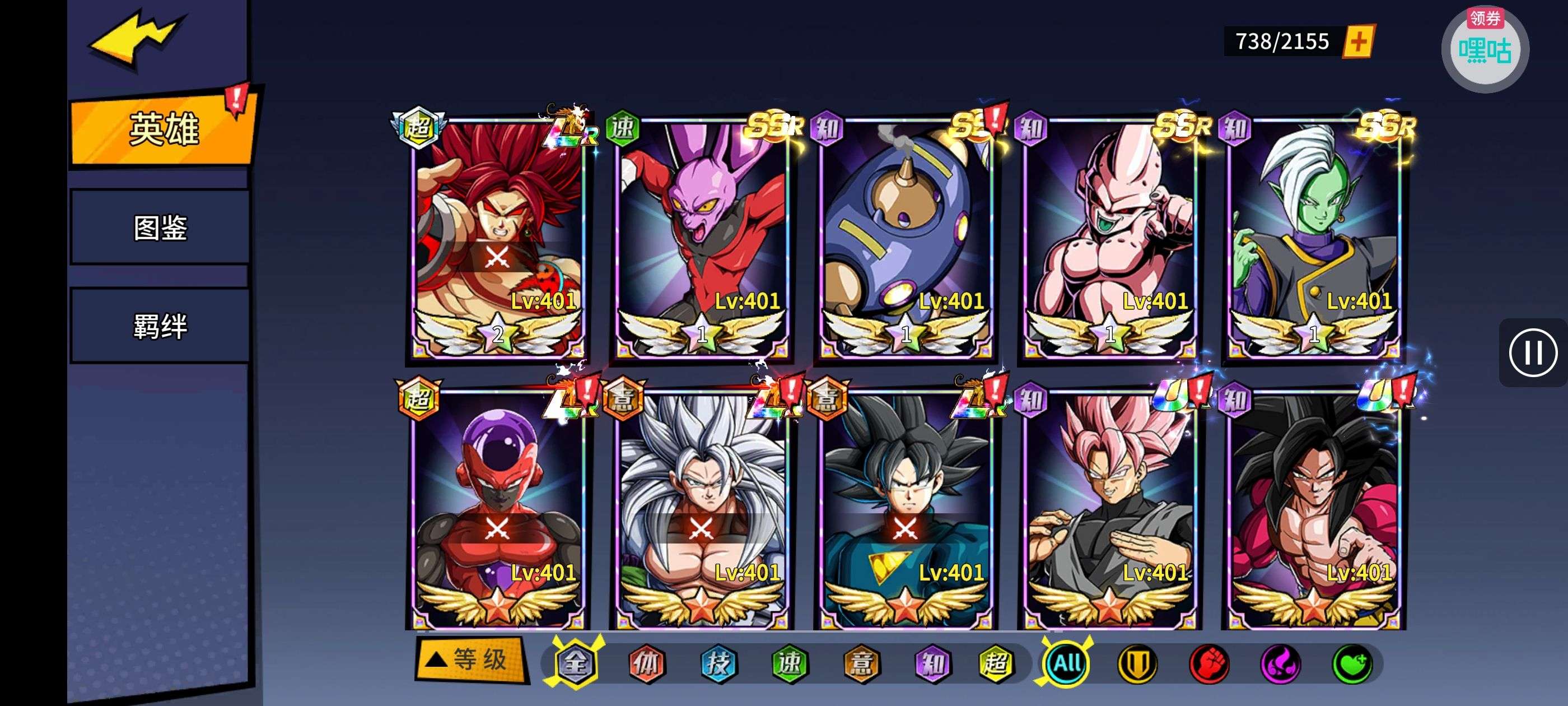Select the red-haired Saiyan LR hero card
Viewport: 1568px width, 706px height.
pyautogui.click(x=498, y=238)
